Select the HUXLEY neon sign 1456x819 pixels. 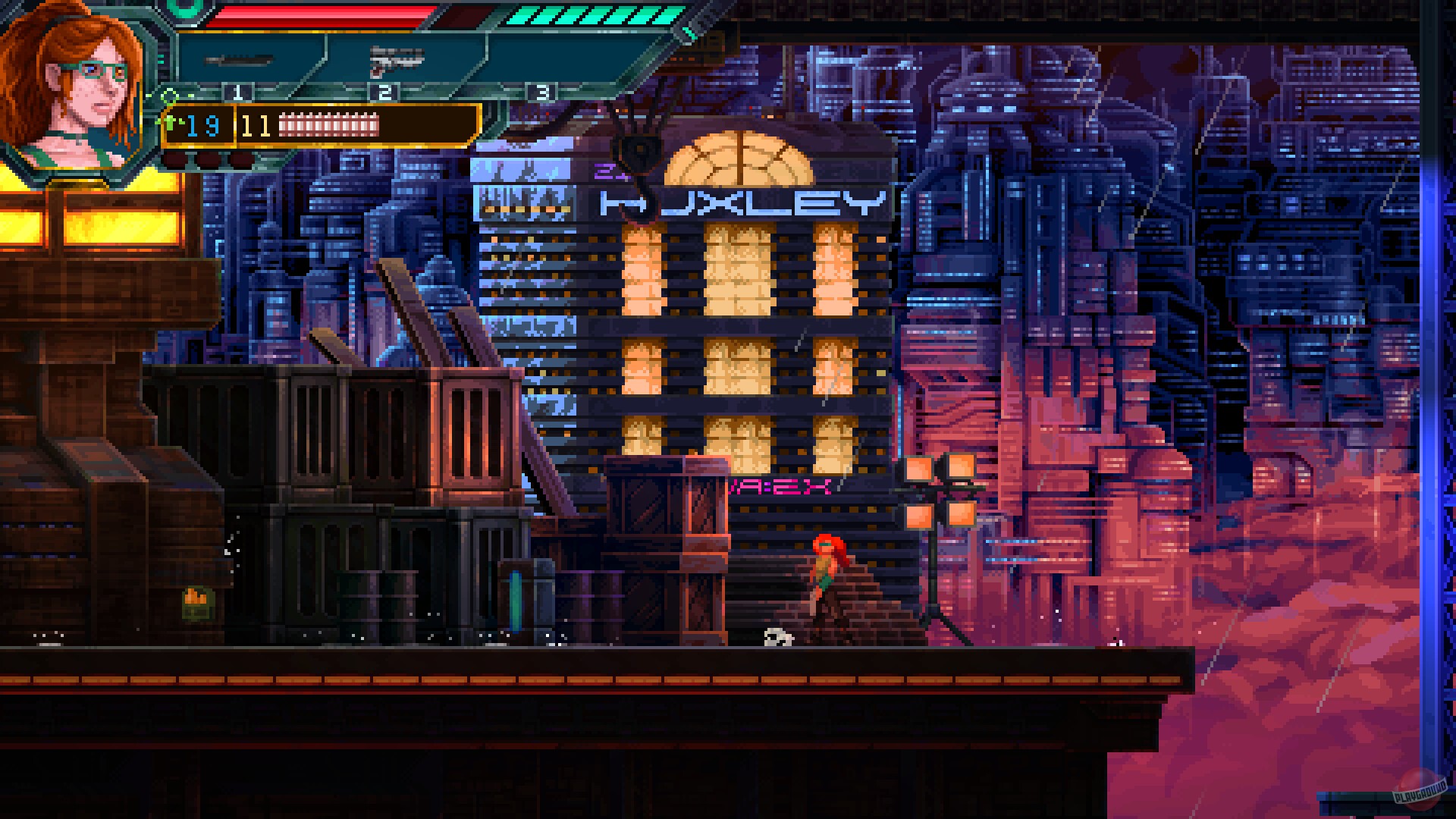(739, 203)
